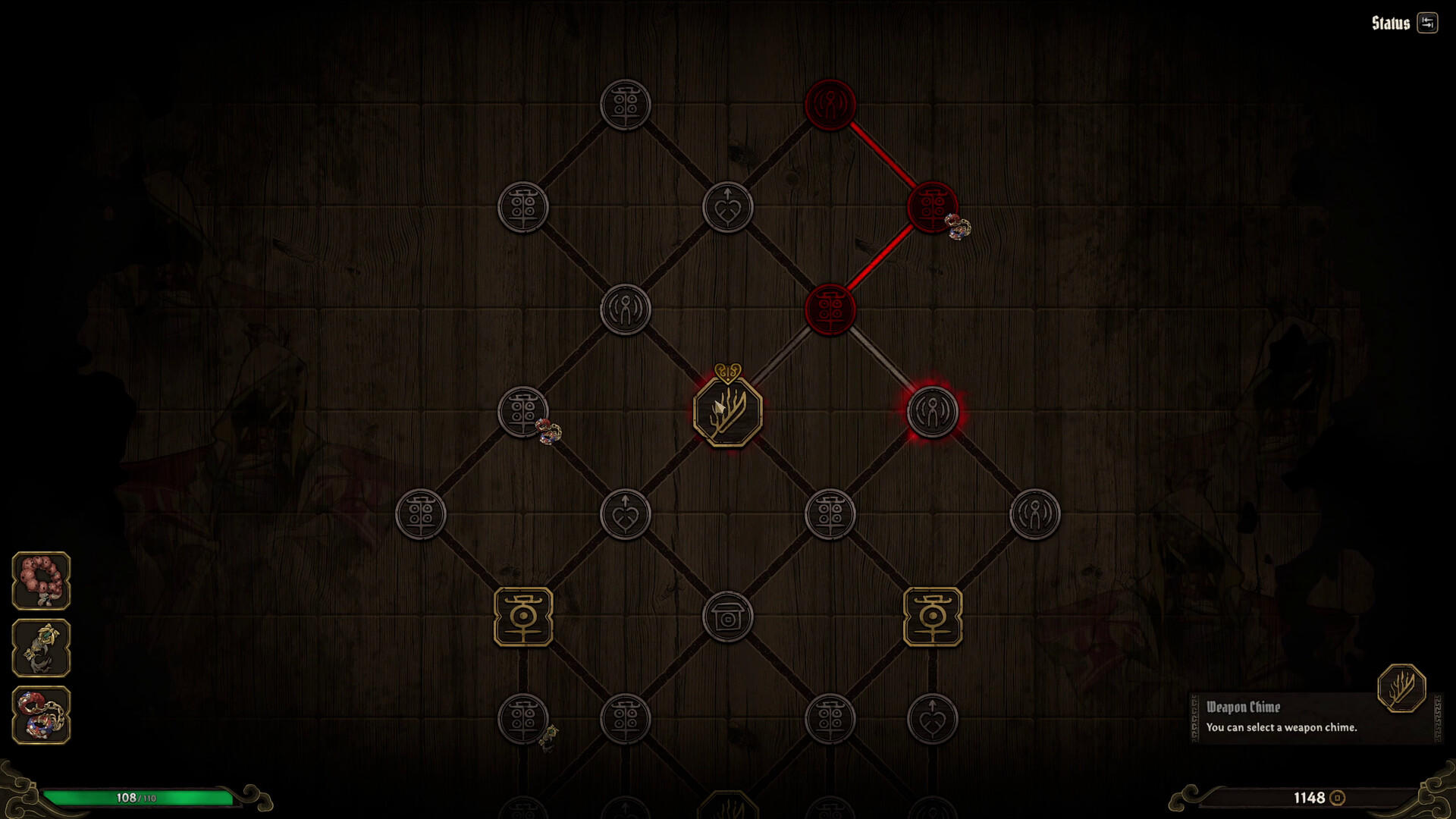
Task: Select the central gold Weapon Chime node
Action: (726, 411)
